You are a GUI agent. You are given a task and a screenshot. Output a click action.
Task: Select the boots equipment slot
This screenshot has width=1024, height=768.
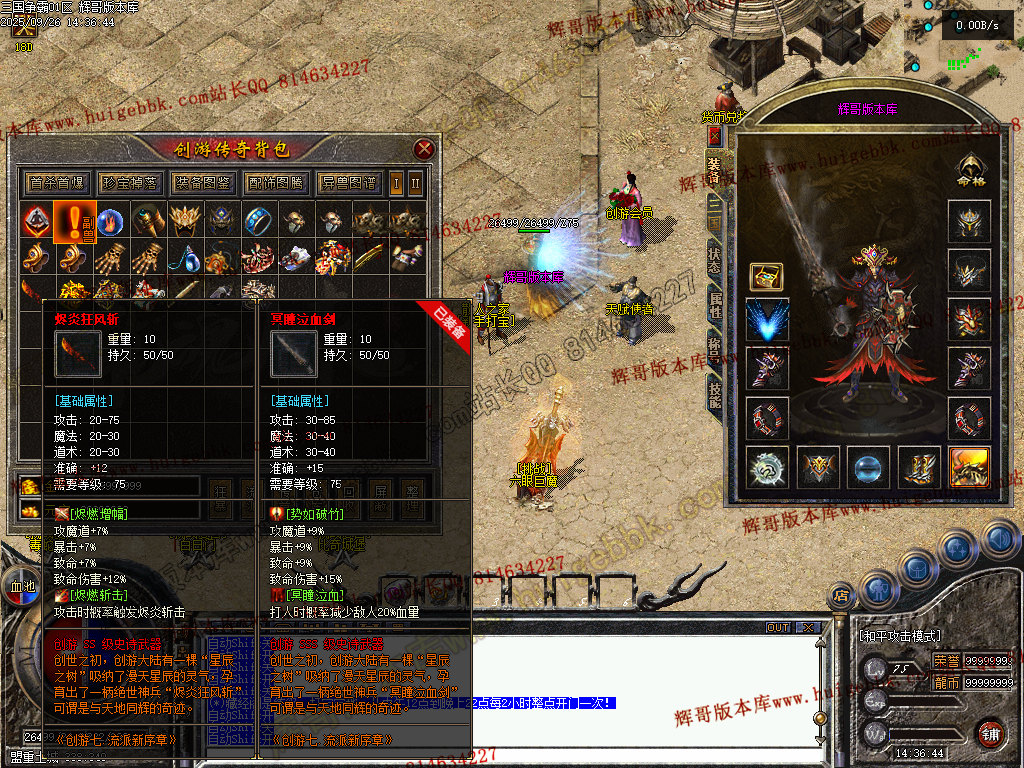(x=919, y=468)
